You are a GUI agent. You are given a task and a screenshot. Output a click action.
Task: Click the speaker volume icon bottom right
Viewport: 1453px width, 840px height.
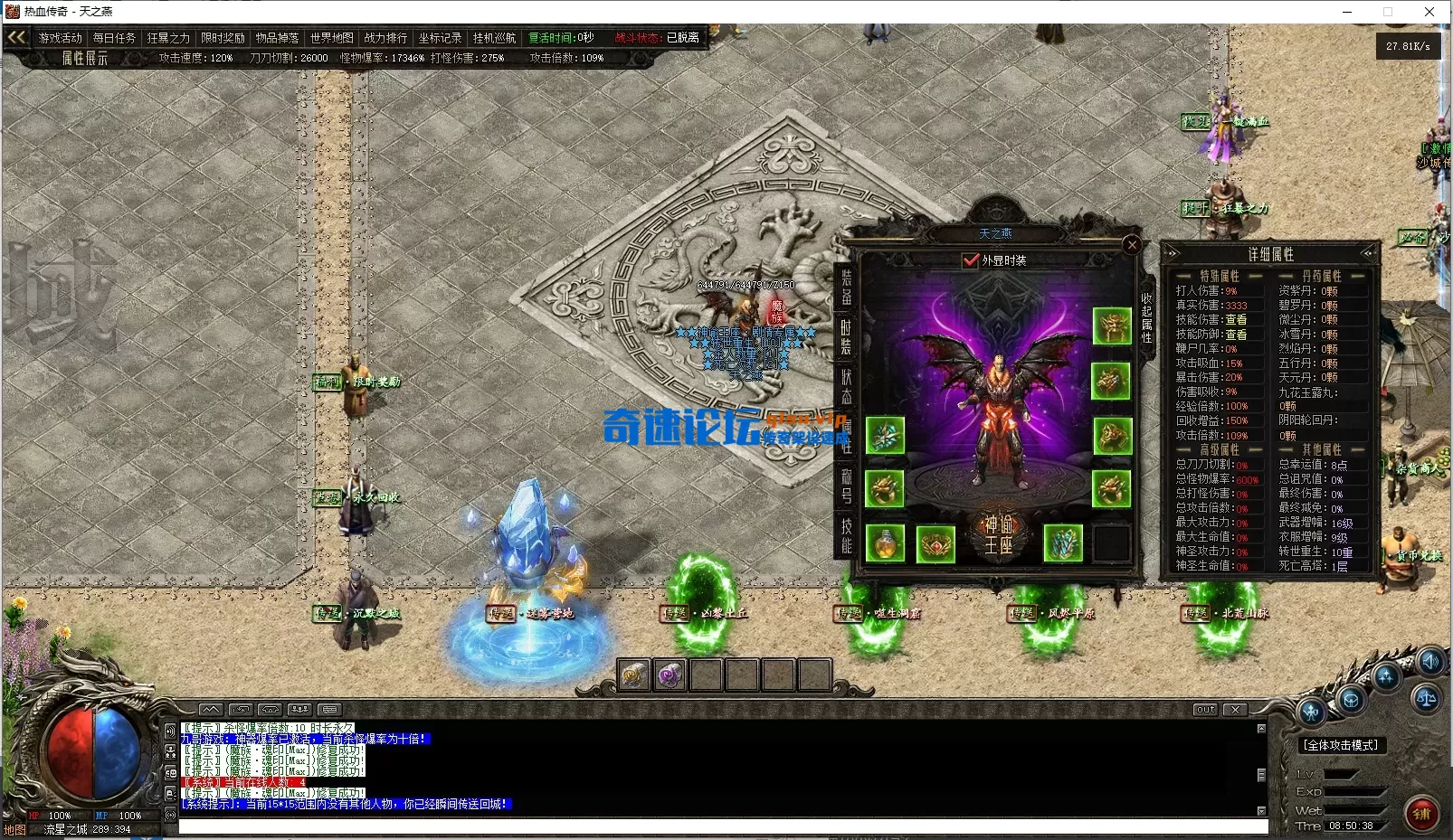pos(1430,663)
